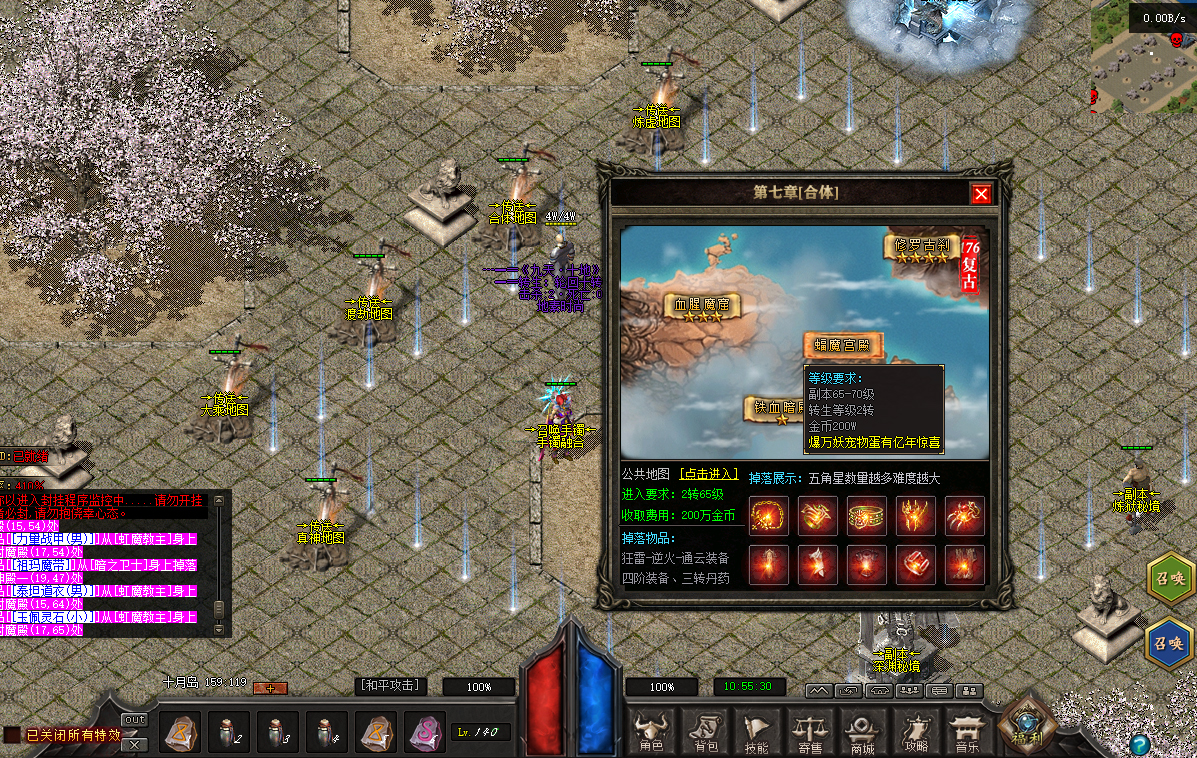Close the Chapter Seven (第七章) window
1197x758 pixels.
coord(982,194)
